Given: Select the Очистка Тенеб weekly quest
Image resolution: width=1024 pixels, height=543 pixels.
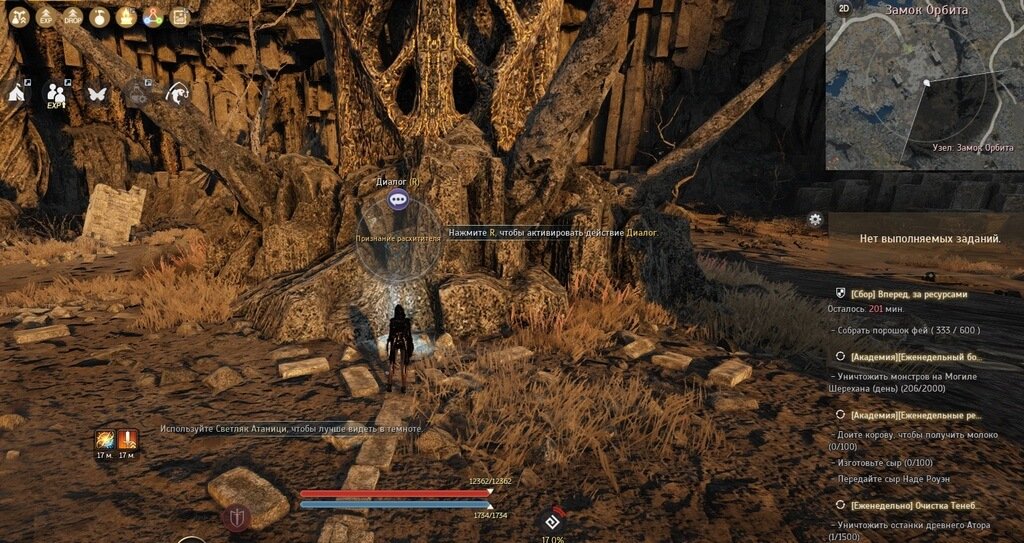Looking at the screenshot, I should coord(916,506).
